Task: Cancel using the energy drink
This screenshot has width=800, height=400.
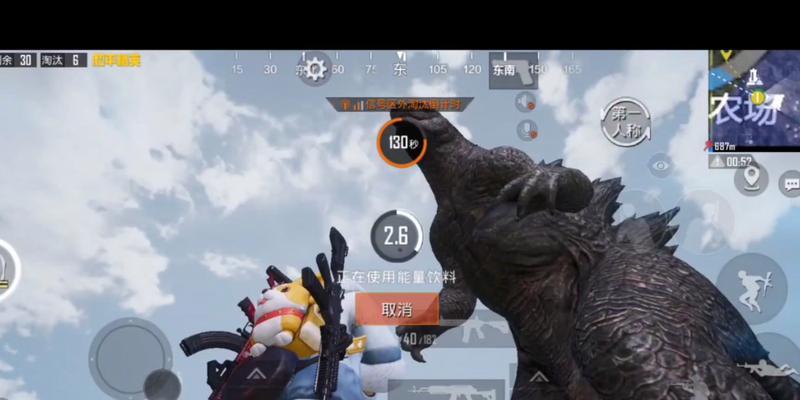Action: [397, 310]
